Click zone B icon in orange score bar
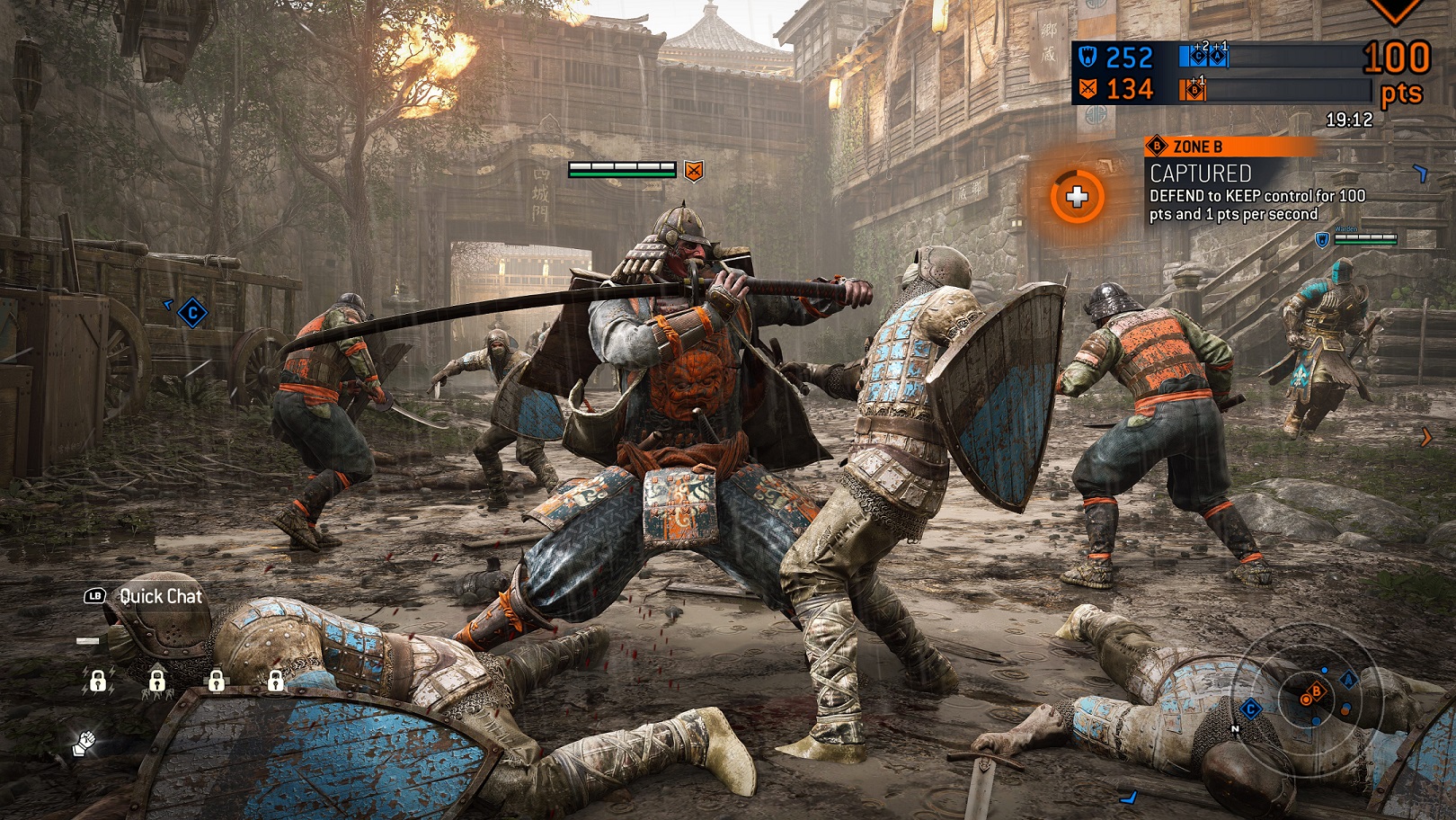1456x820 pixels. (1194, 90)
